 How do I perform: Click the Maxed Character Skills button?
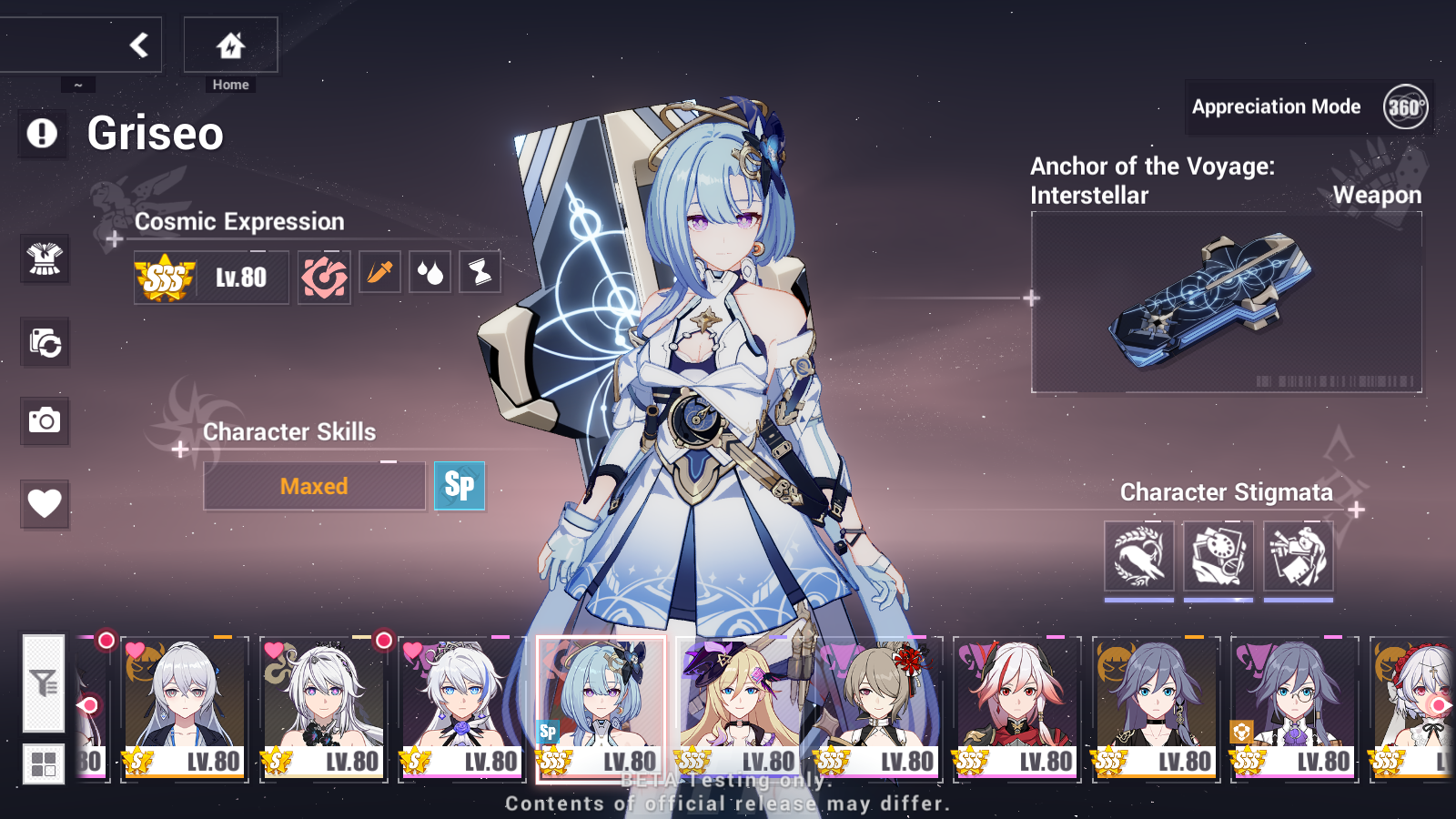tap(314, 486)
